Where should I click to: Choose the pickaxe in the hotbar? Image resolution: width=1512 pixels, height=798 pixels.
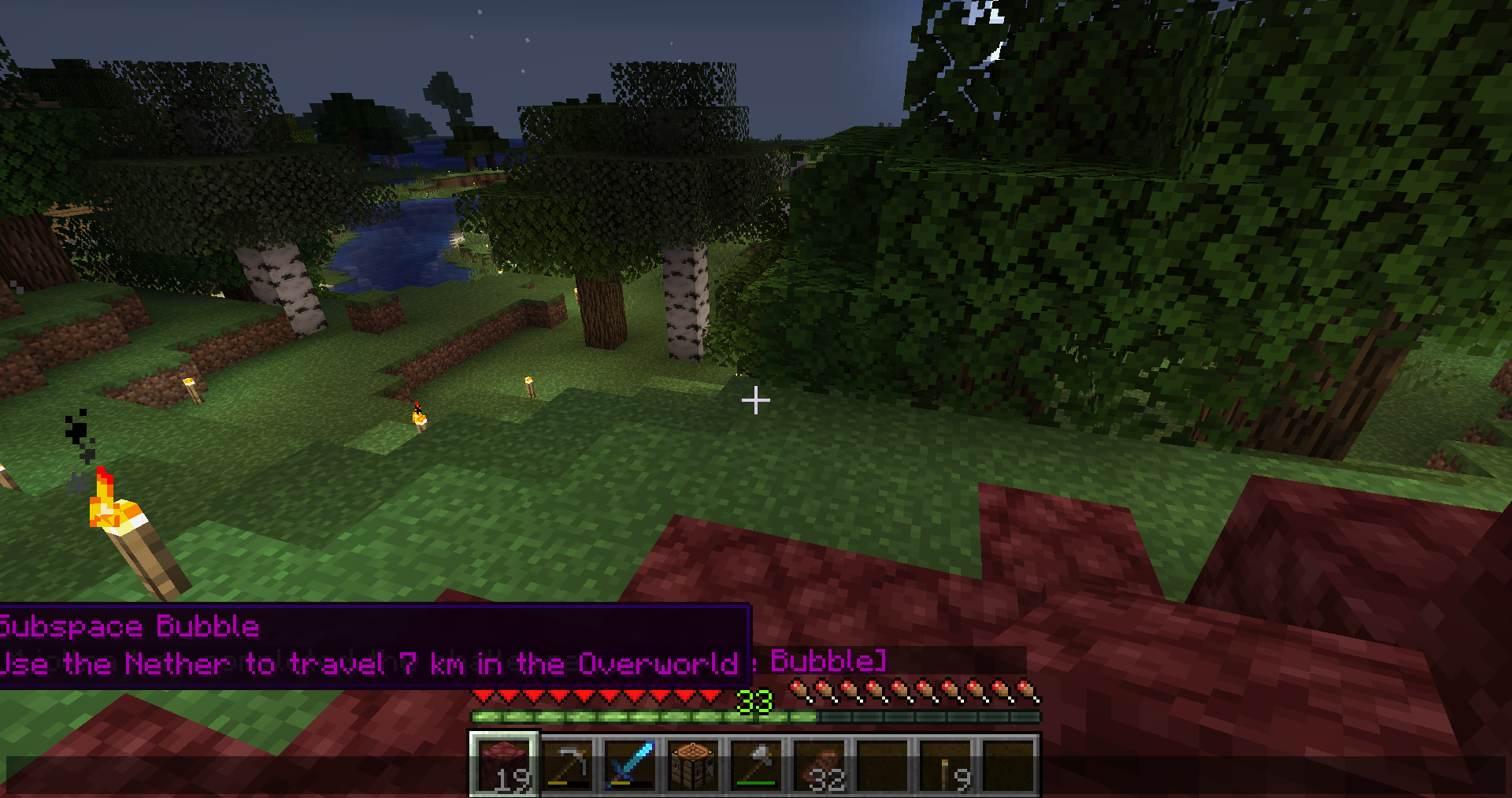[568, 764]
